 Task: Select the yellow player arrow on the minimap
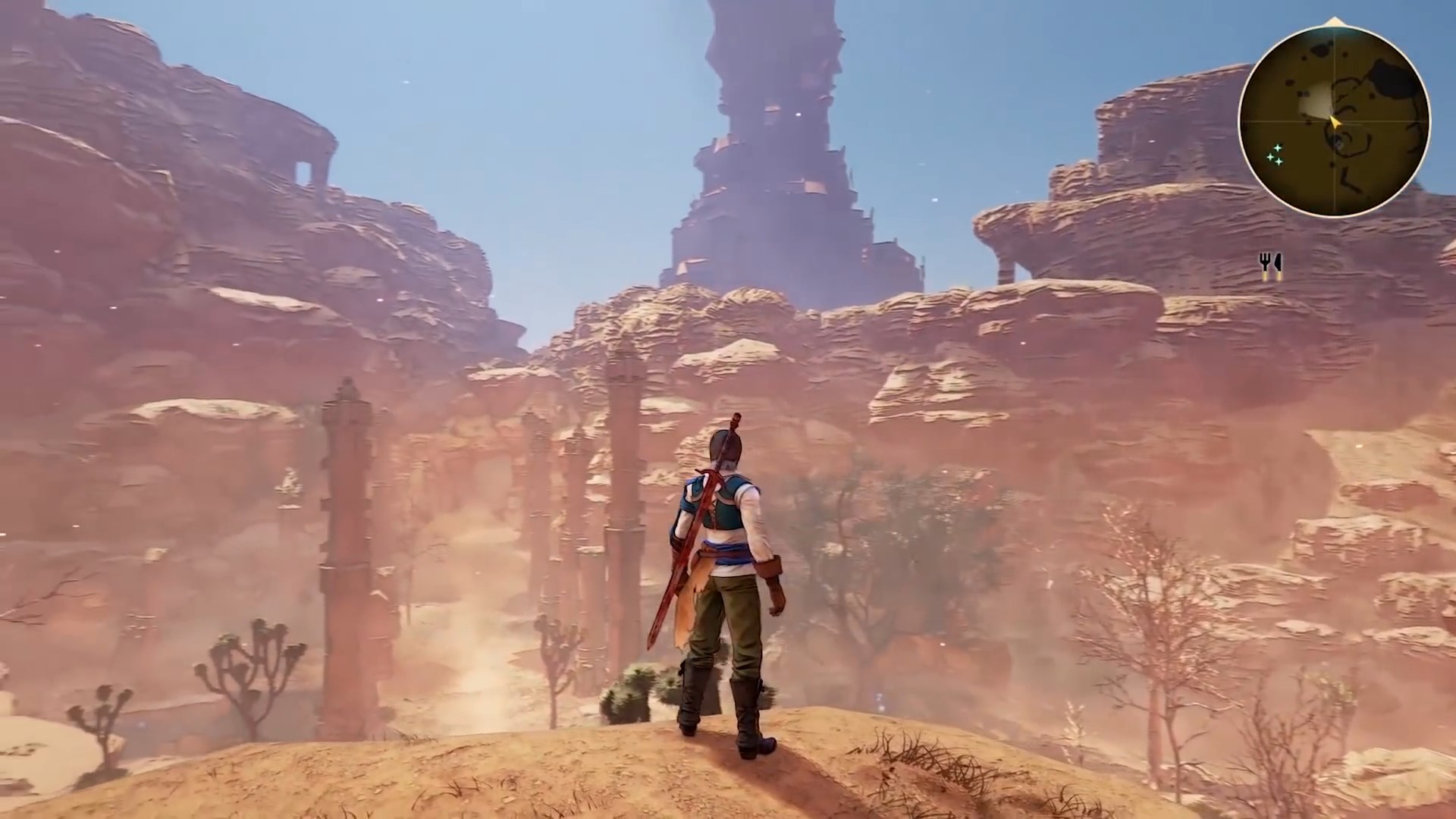tap(1335, 122)
